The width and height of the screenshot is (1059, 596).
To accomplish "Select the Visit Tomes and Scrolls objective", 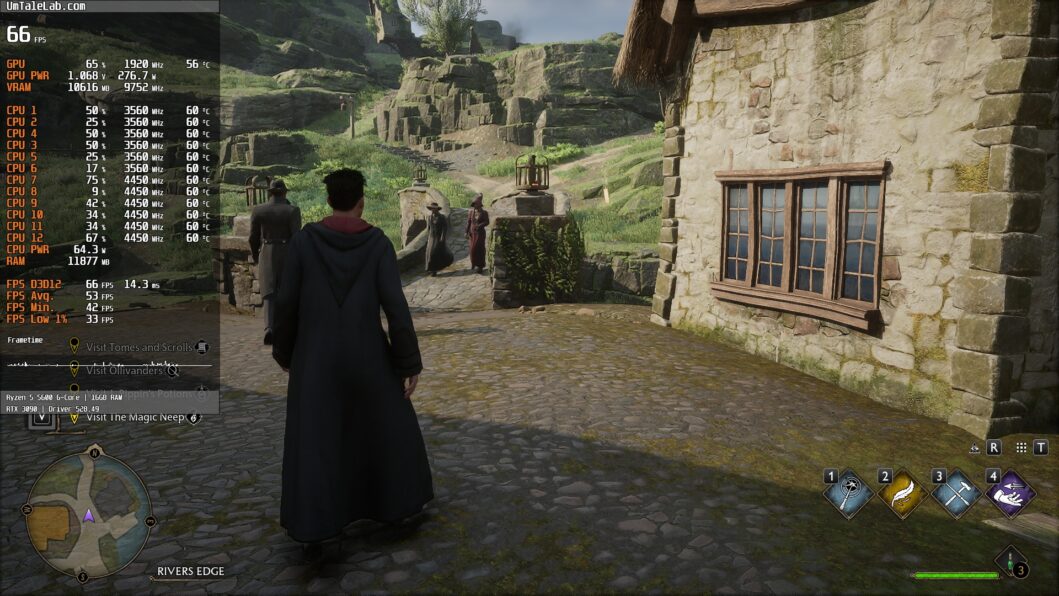I will (x=139, y=347).
